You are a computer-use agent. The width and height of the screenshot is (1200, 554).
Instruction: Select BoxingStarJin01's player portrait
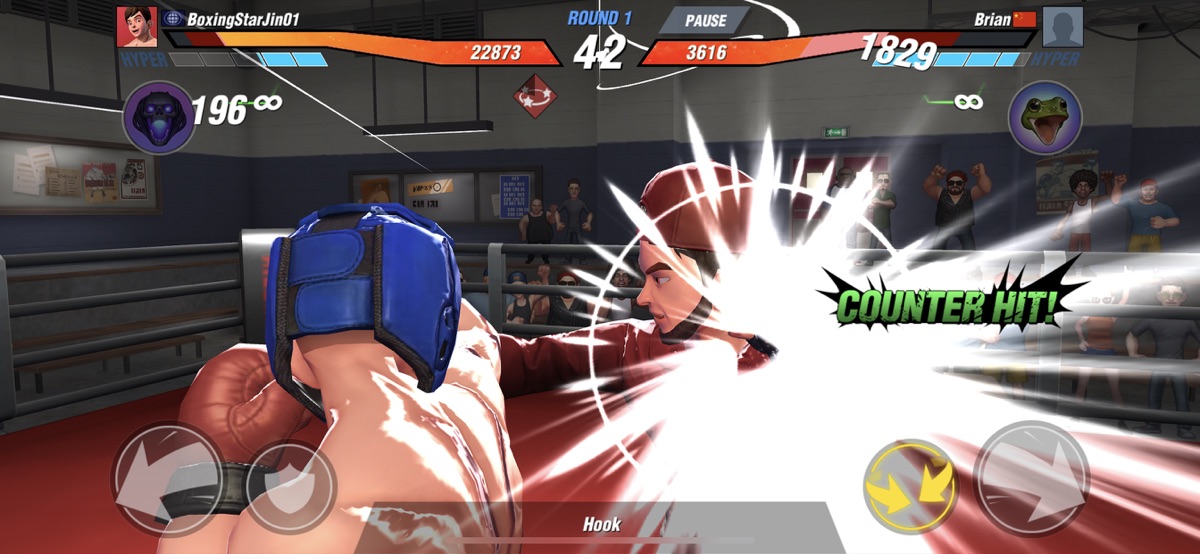click(x=136, y=27)
